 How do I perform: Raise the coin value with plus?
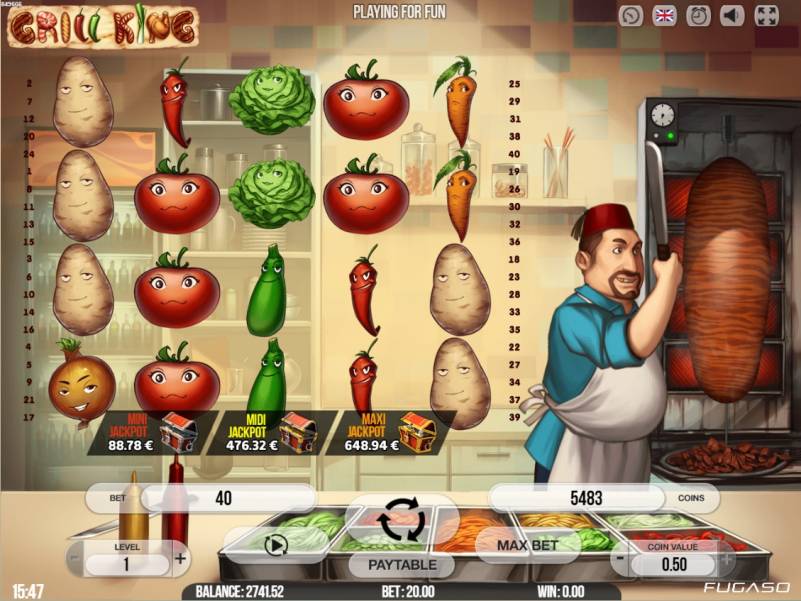[727, 559]
